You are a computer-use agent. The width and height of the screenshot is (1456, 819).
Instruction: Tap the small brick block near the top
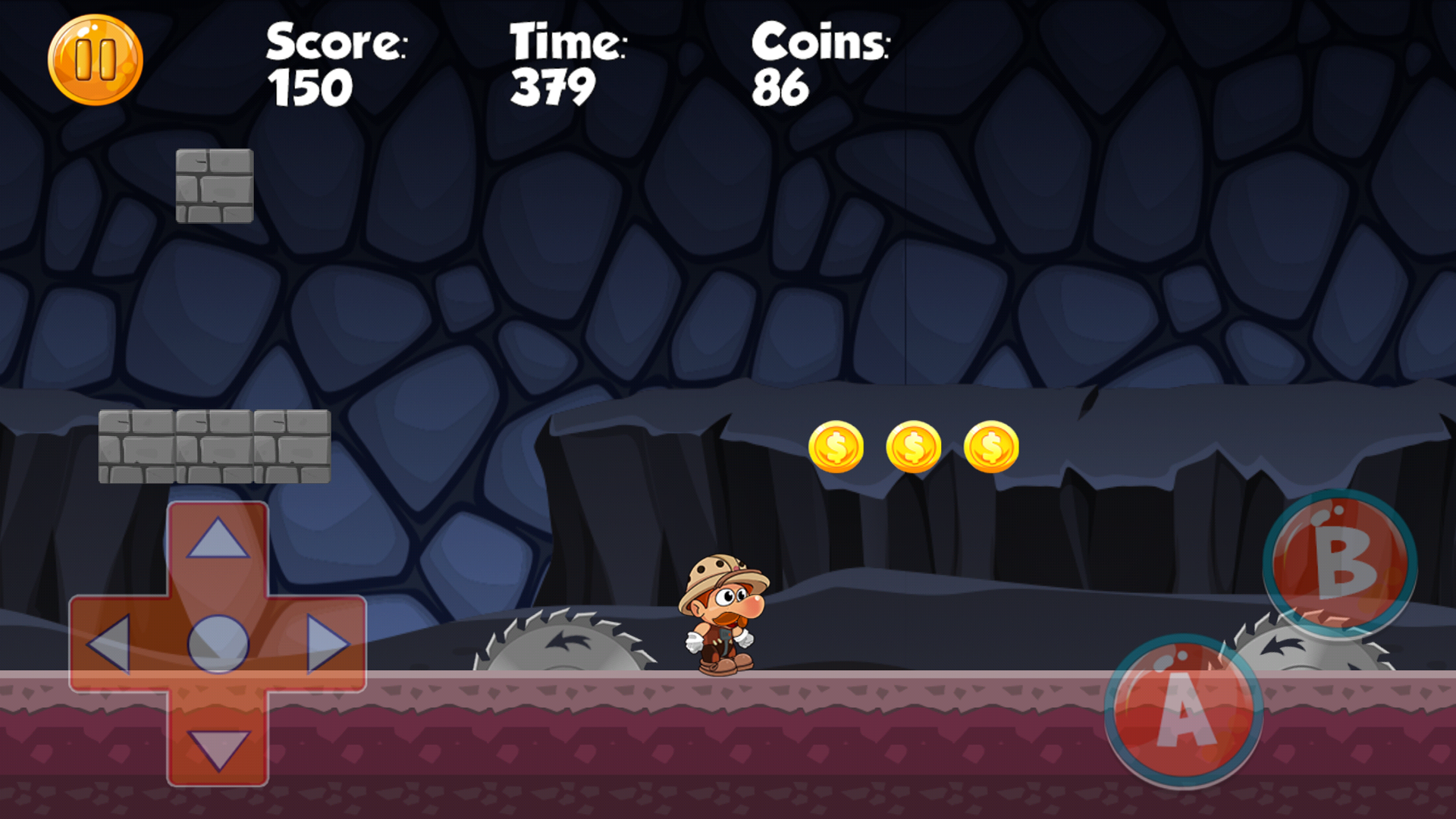pyautogui.click(x=215, y=186)
